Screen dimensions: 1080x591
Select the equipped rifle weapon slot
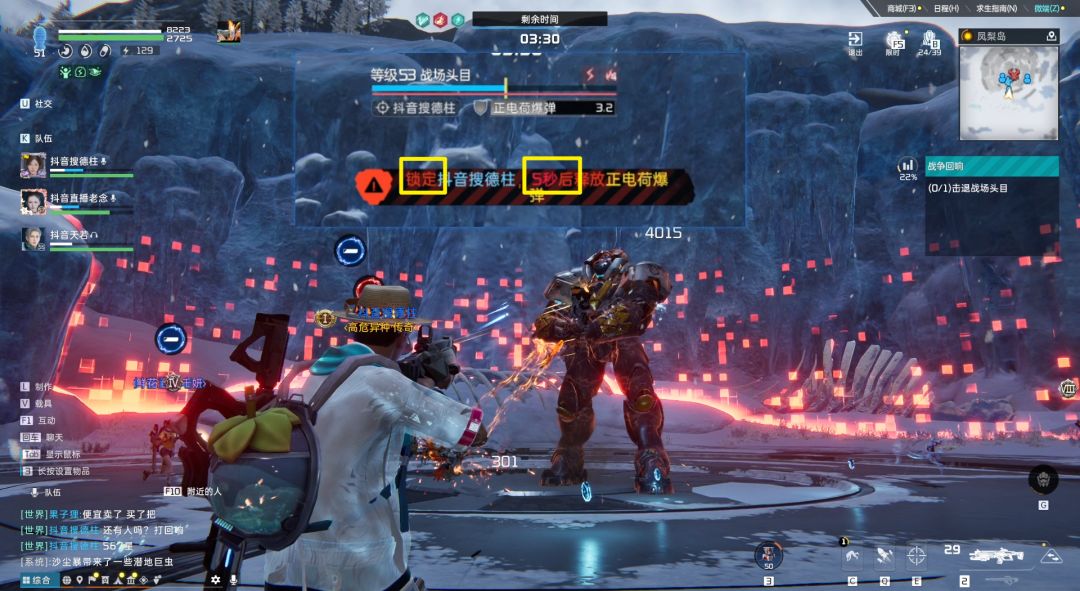(995, 556)
